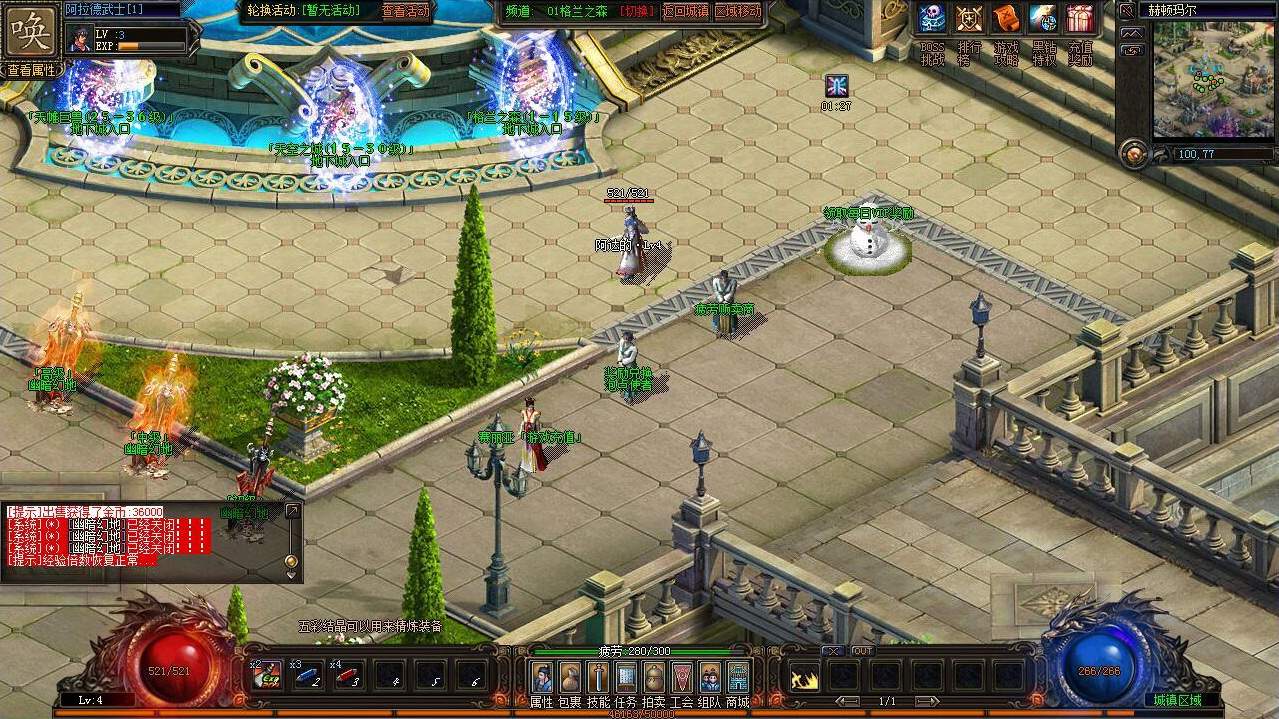1279x719 pixels.
Task: Open 黑钻特权 privileges icon
Action: (1043, 19)
